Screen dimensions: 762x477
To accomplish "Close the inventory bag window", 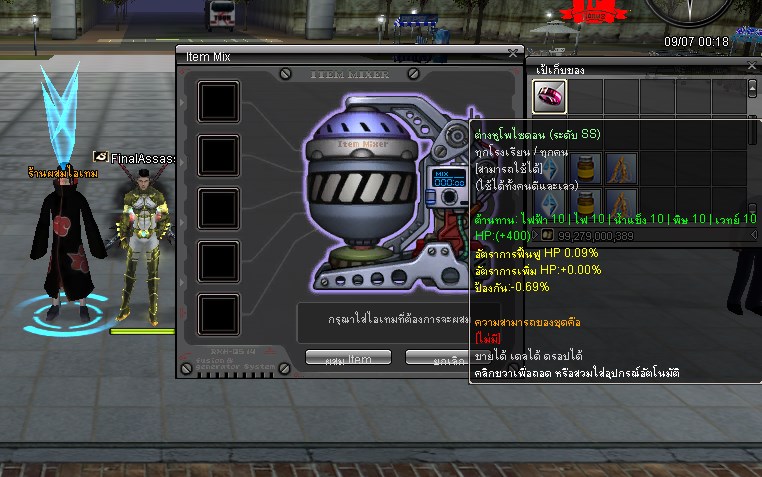I will pyautogui.click(x=752, y=66).
